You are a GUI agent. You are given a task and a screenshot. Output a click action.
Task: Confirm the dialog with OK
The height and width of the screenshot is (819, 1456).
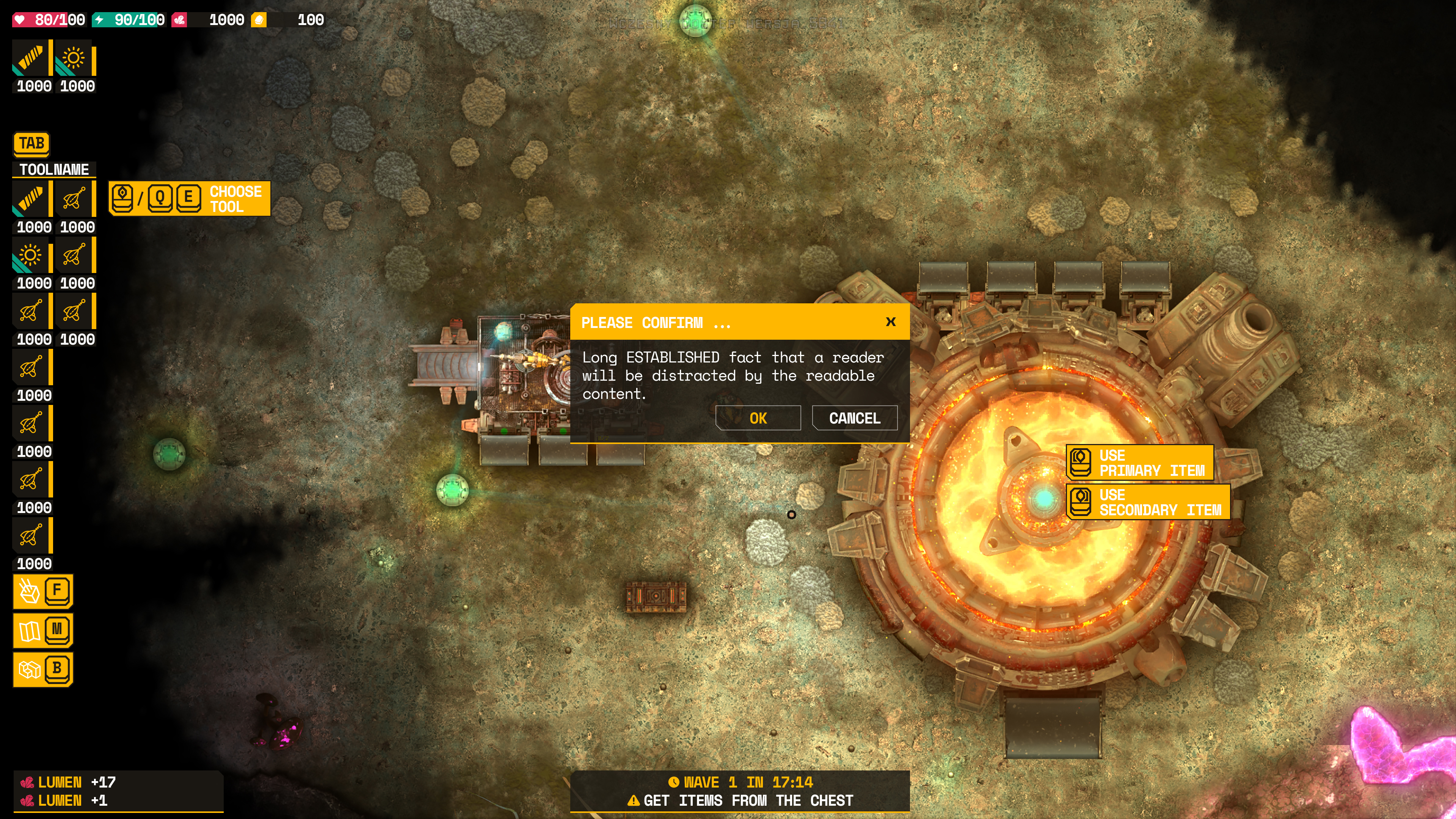pos(758,418)
